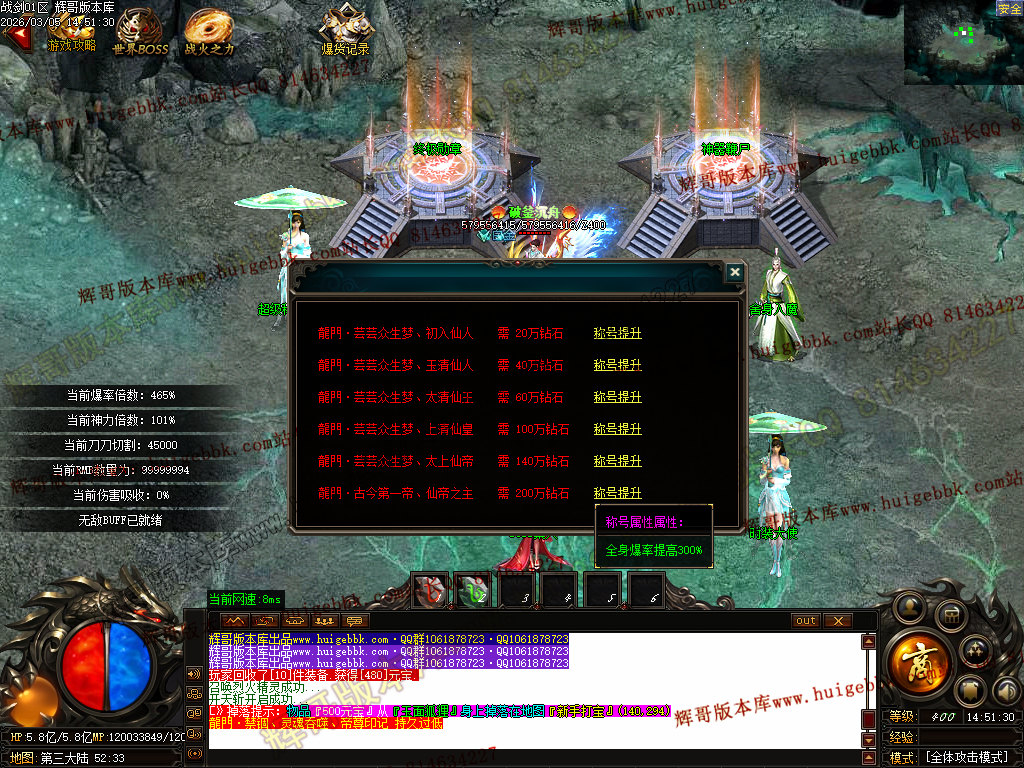Click 称号提升 on the 40万钻石 row
This screenshot has width=1024, height=768.
617,365
